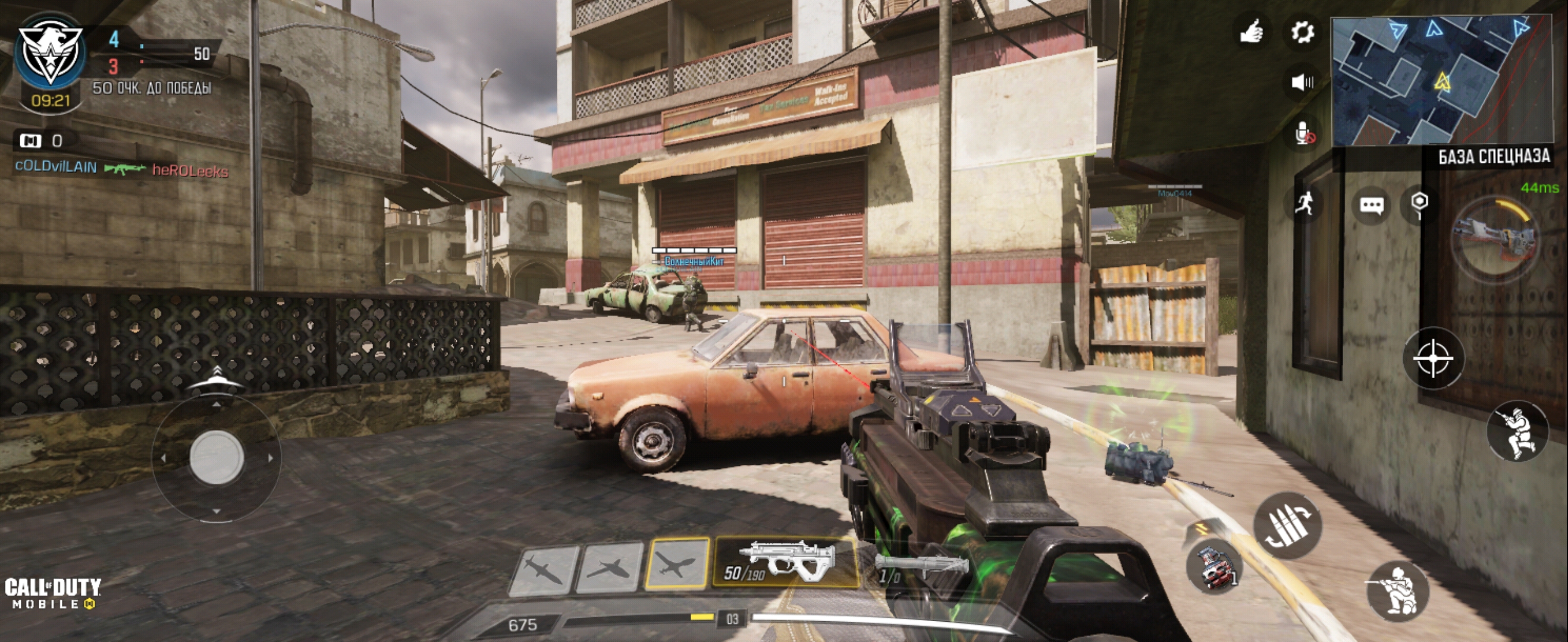Open the quick chat bubble
This screenshot has width=1568, height=642.
1371,206
